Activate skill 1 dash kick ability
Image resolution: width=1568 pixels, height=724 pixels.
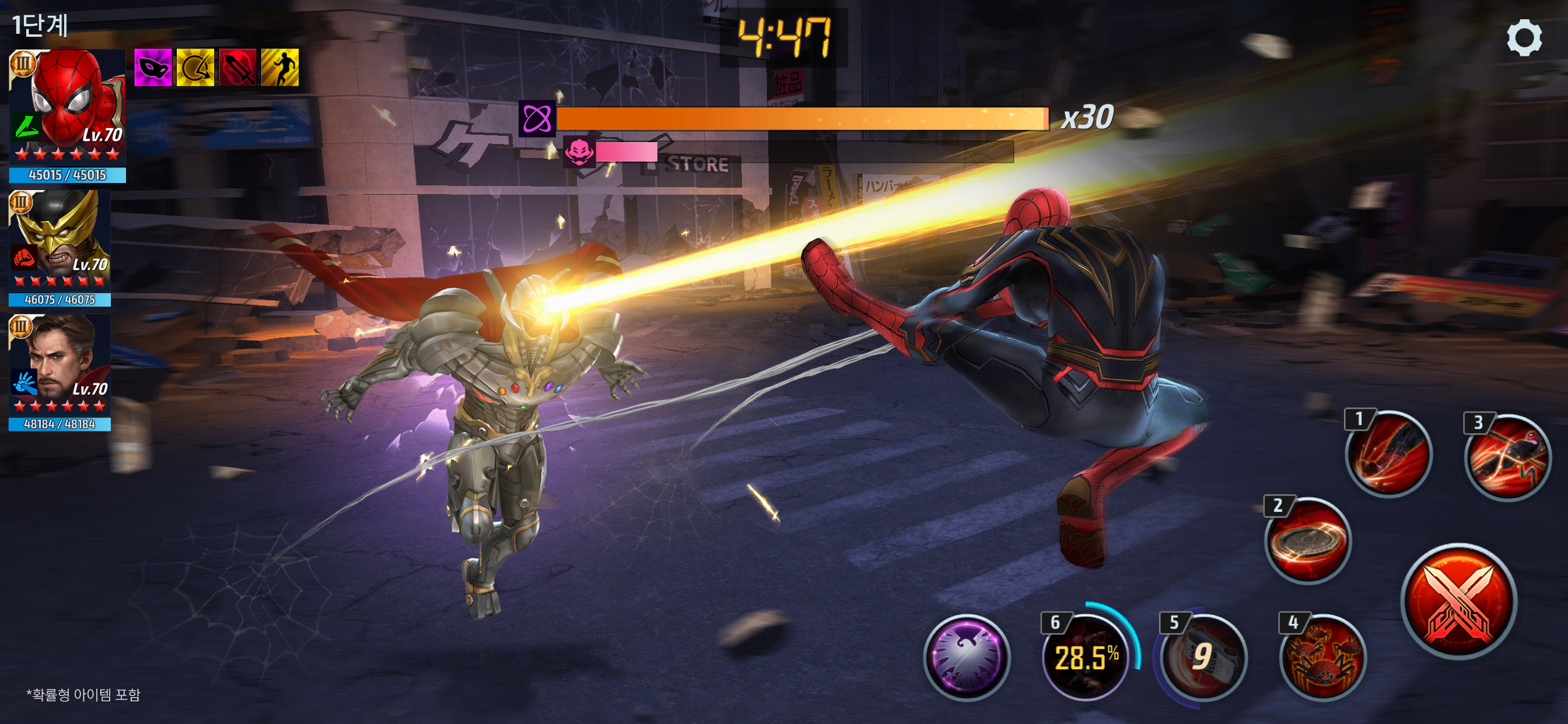1388,454
